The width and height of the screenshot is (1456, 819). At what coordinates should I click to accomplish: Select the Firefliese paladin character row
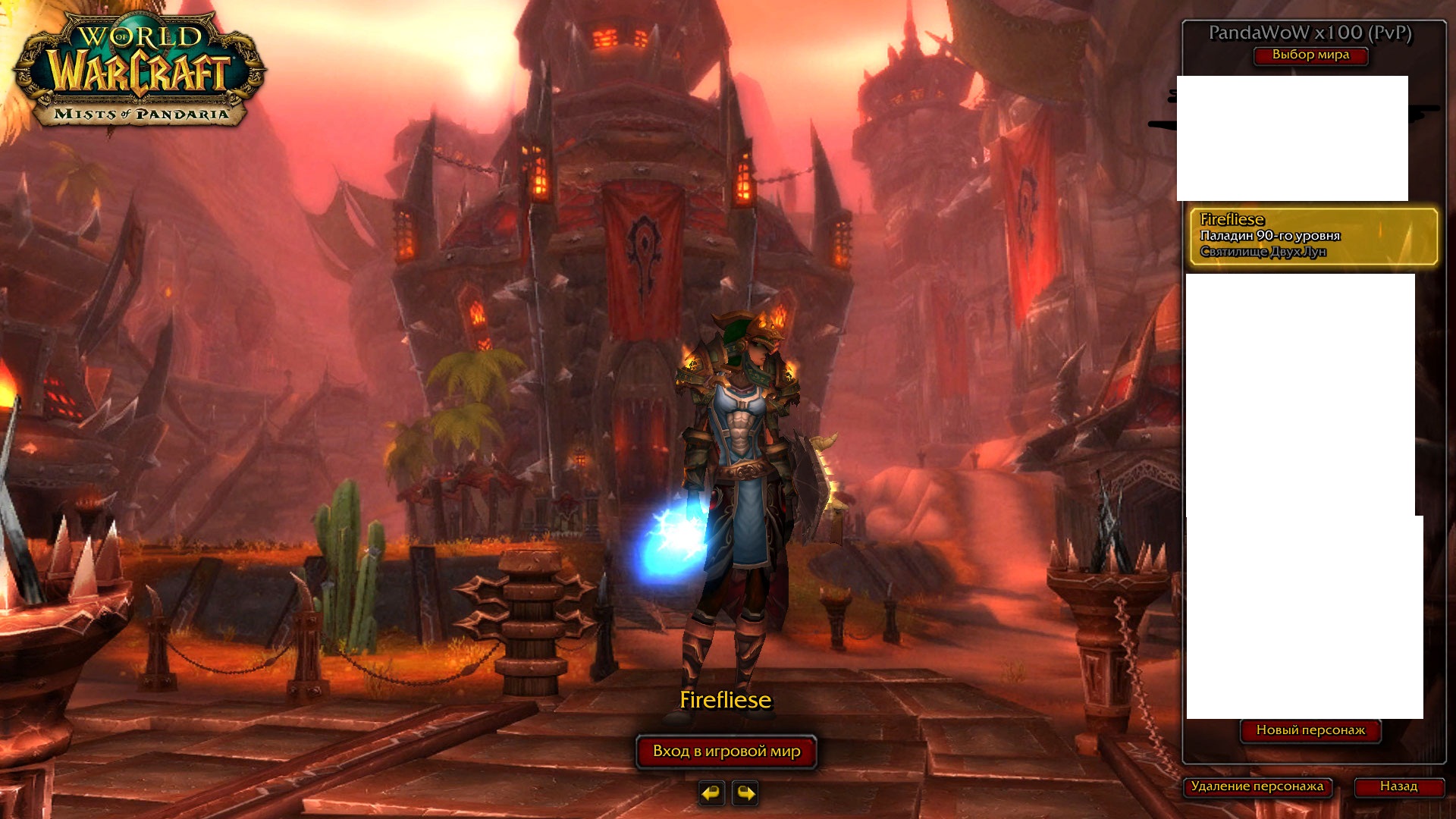[1313, 236]
